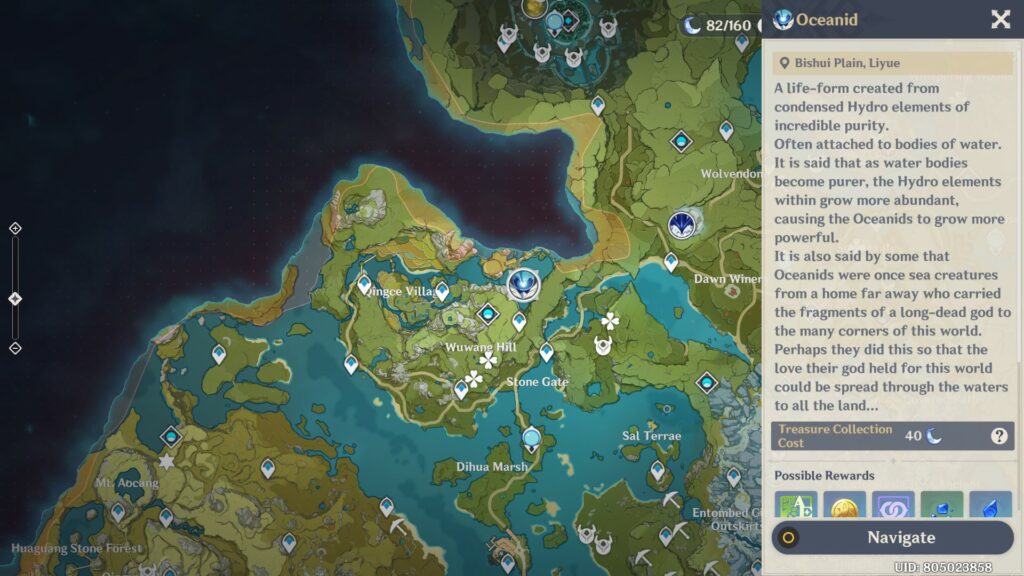Select the wolf boss marker near Wolvendom
The image size is (1024, 576).
(683, 225)
